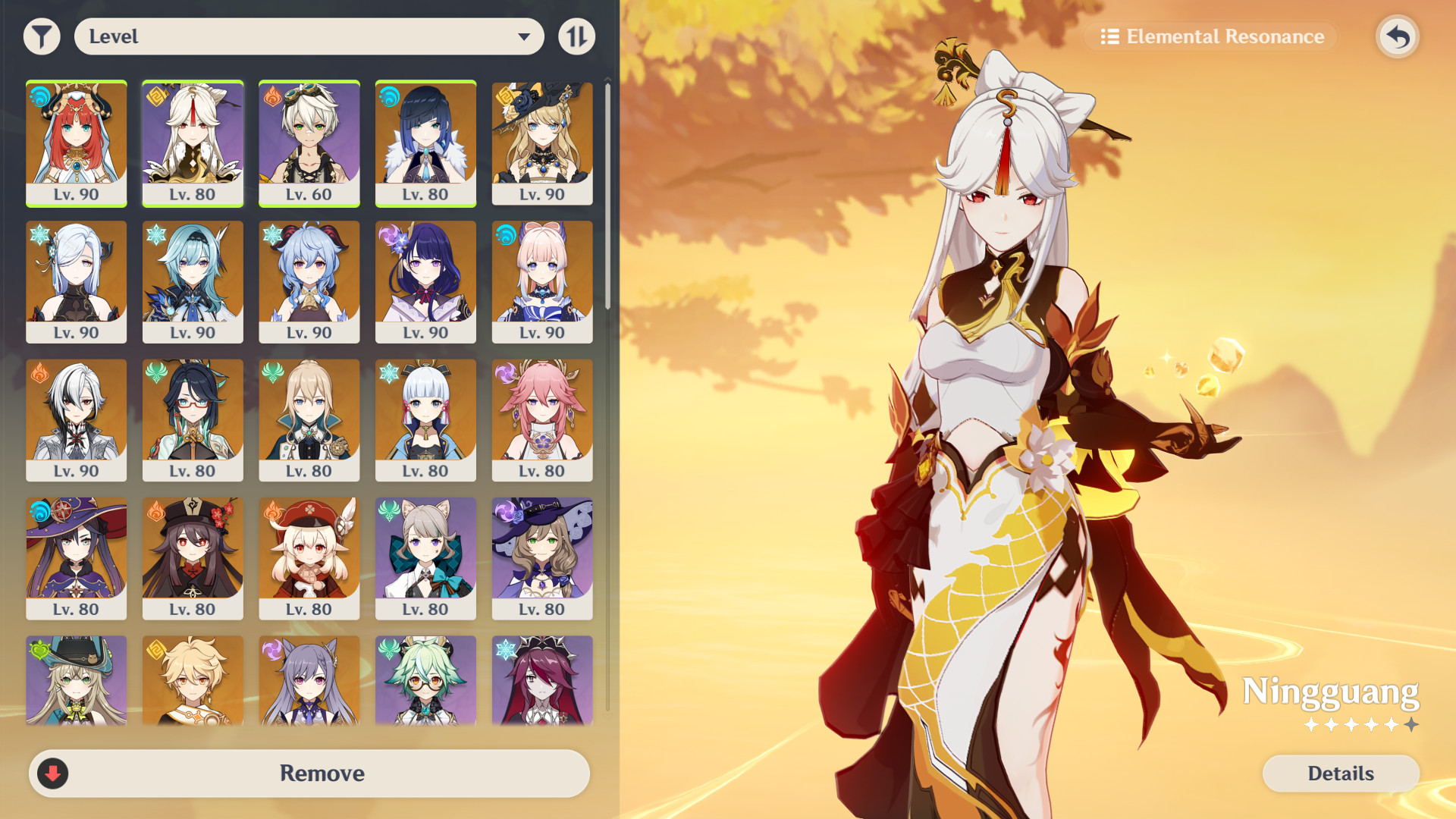View the Elemental Resonance panel
The width and height of the screenshot is (1456, 819).
point(1210,36)
